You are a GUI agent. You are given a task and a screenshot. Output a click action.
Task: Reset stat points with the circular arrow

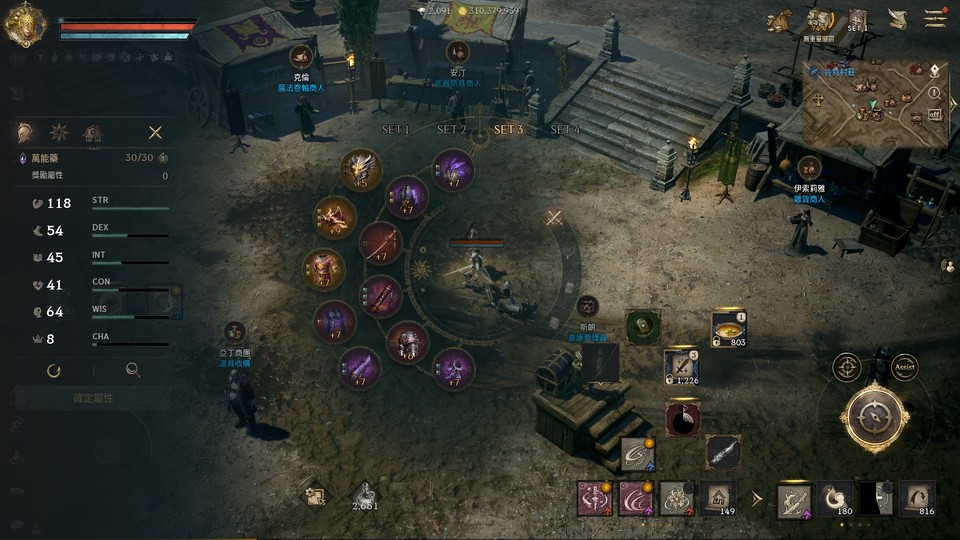coord(54,370)
